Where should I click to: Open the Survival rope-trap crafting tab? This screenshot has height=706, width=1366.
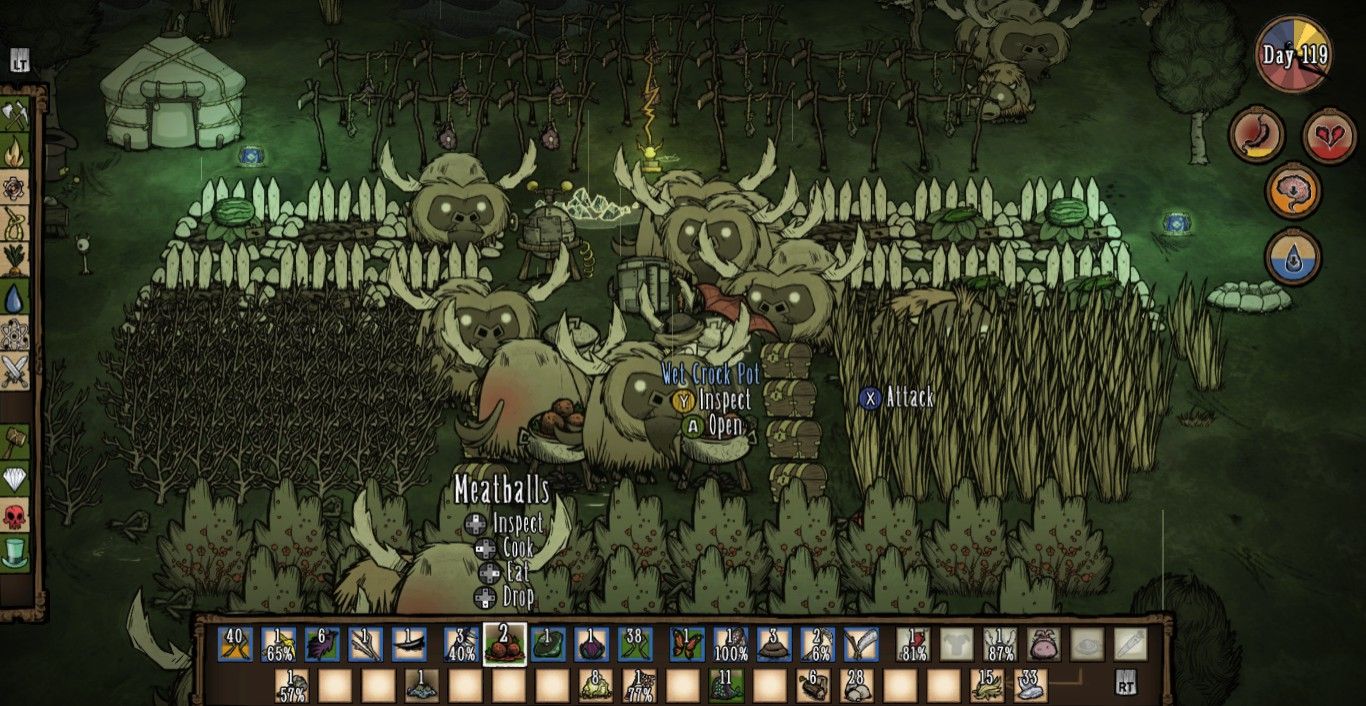(x=15, y=221)
